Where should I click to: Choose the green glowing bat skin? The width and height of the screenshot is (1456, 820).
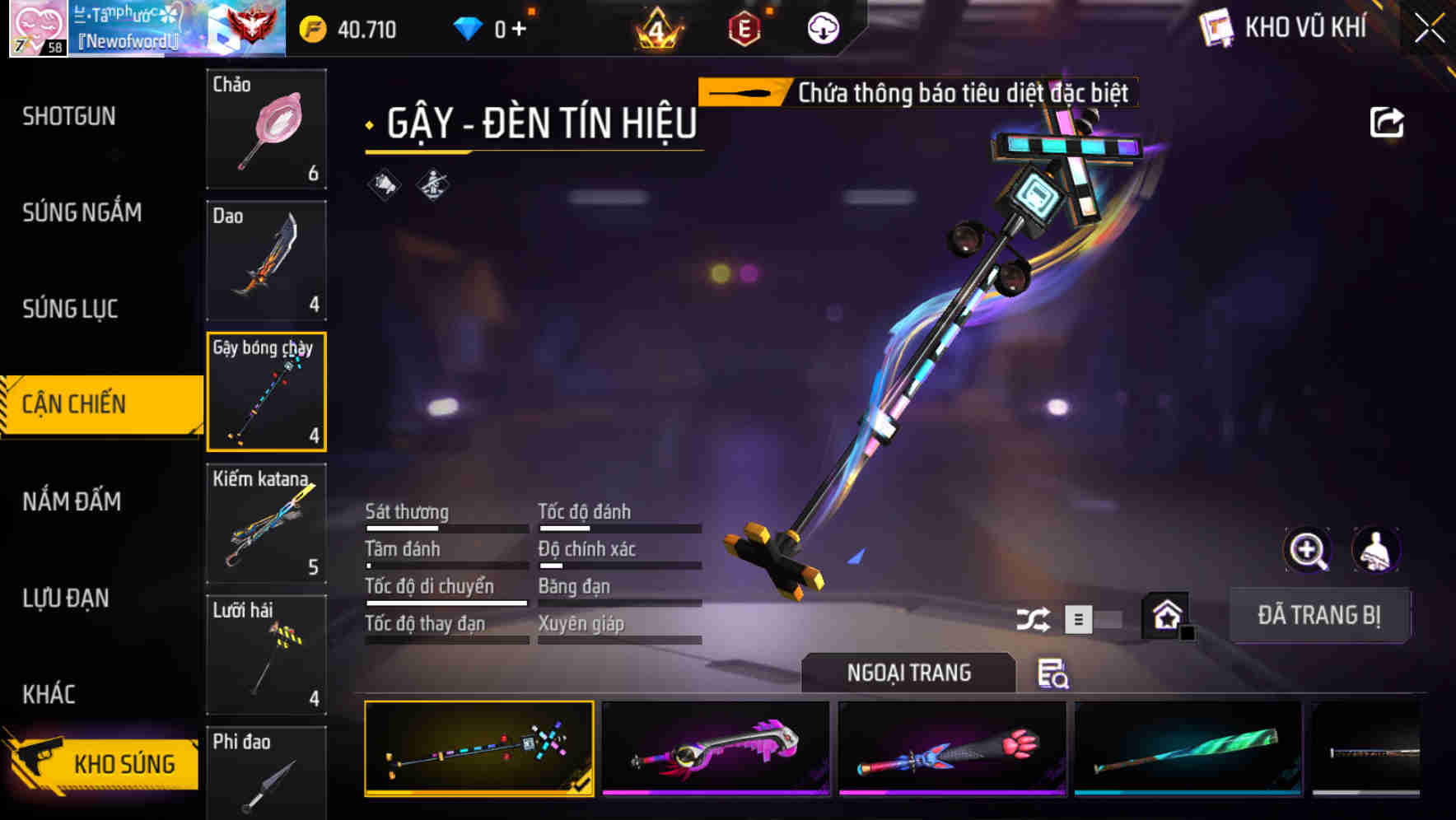[x=1188, y=749]
